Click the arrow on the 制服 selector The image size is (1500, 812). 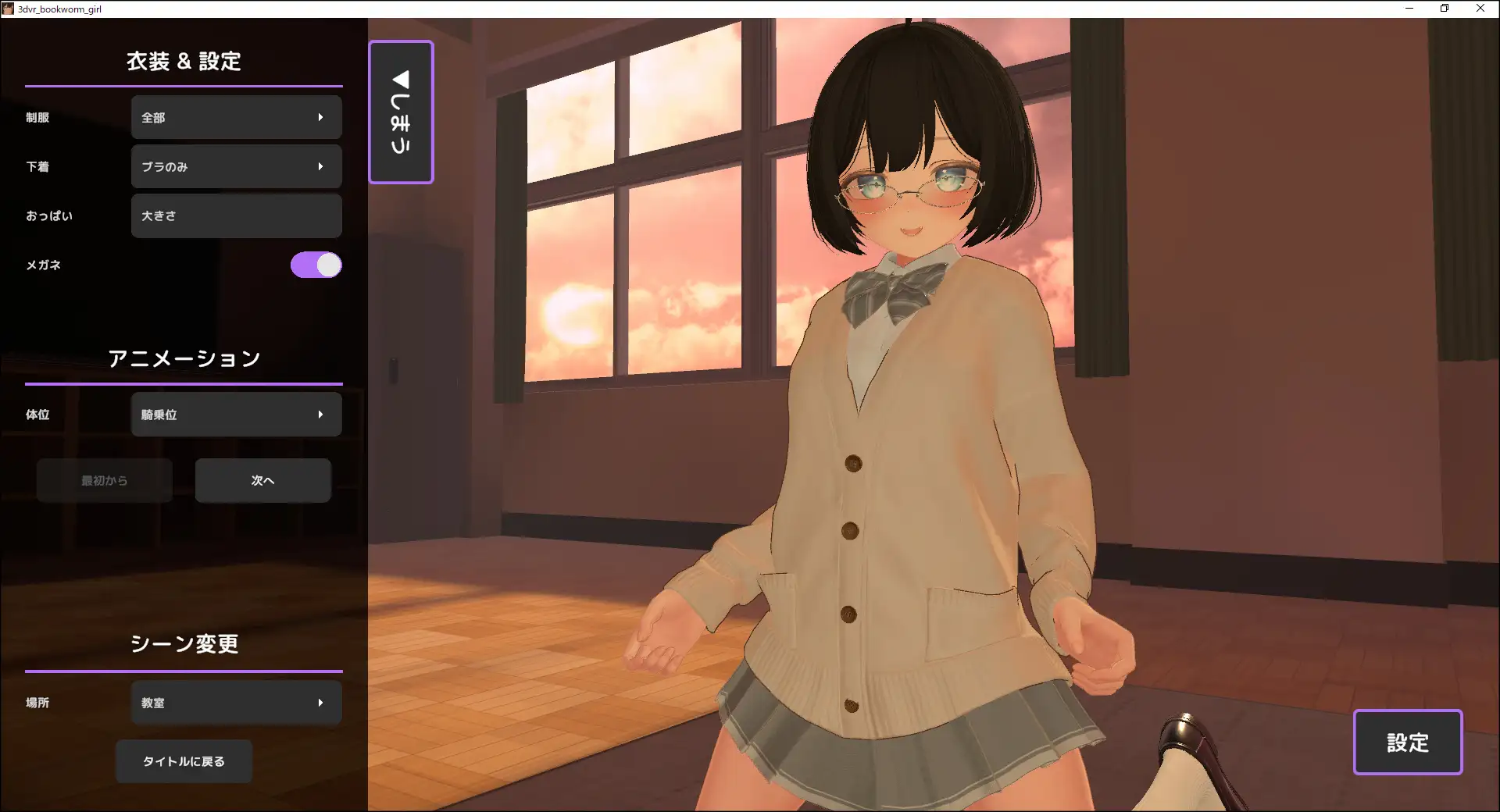coord(320,117)
